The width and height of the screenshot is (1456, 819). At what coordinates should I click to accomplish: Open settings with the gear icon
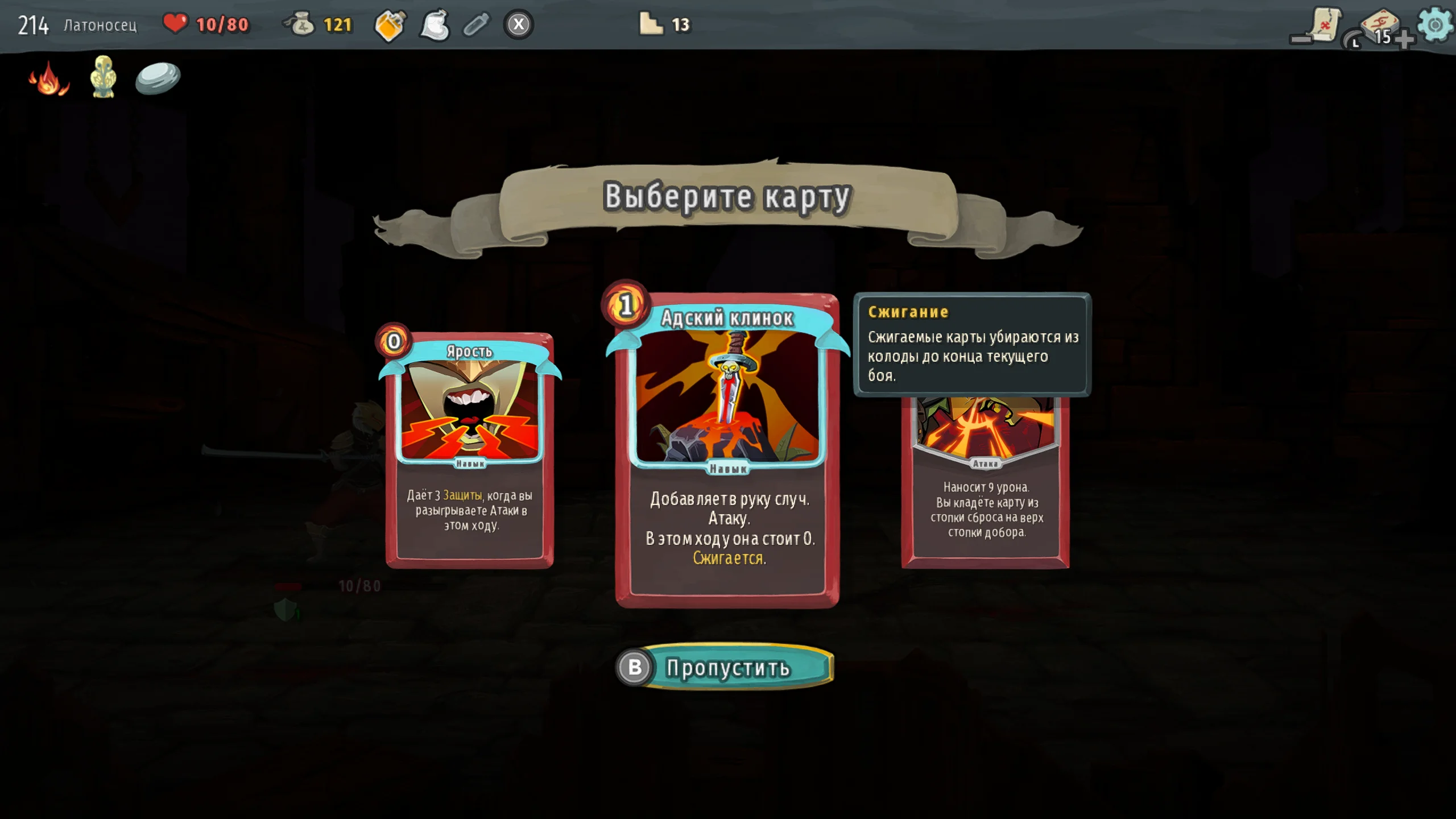click(1435, 24)
